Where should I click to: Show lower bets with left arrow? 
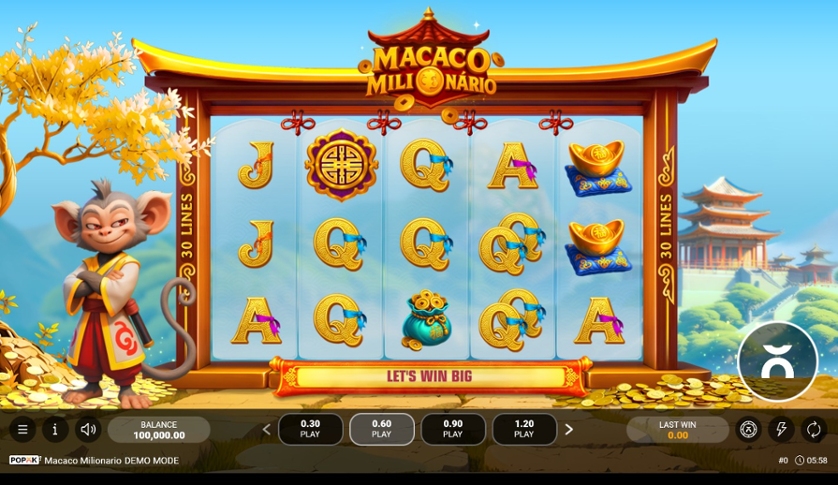point(267,430)
